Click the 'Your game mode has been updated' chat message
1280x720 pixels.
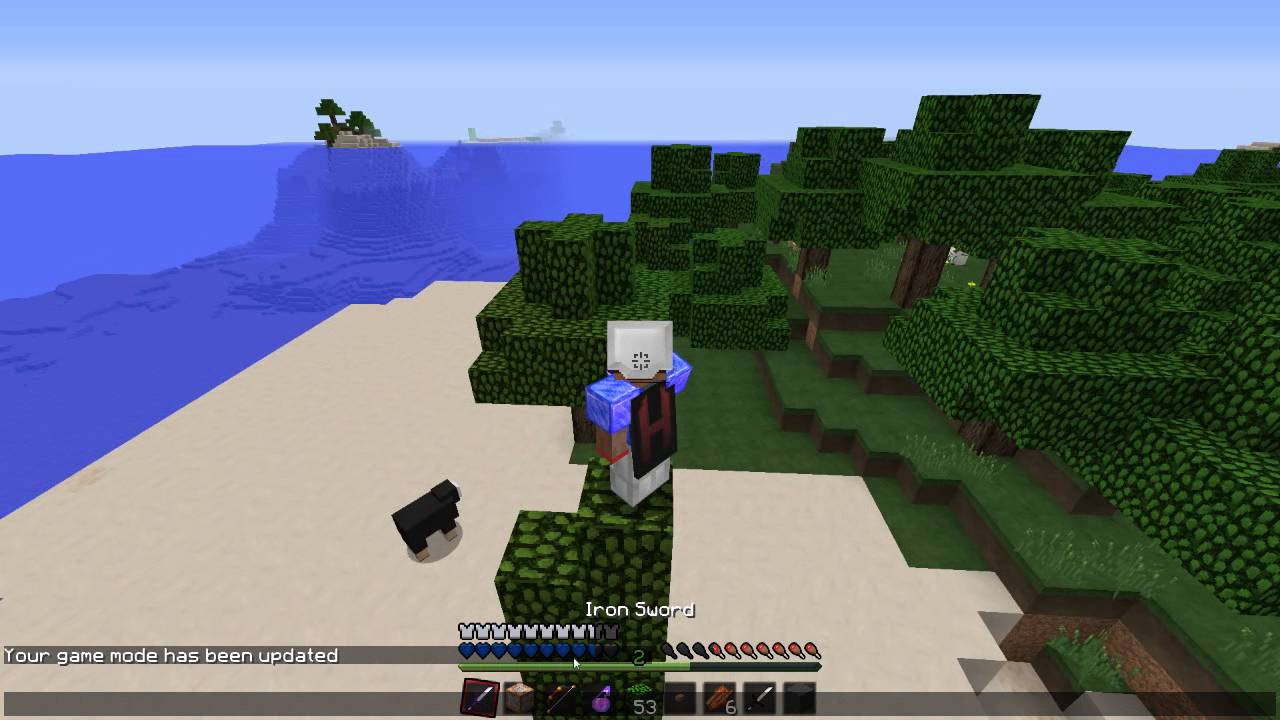click(168, 655)
